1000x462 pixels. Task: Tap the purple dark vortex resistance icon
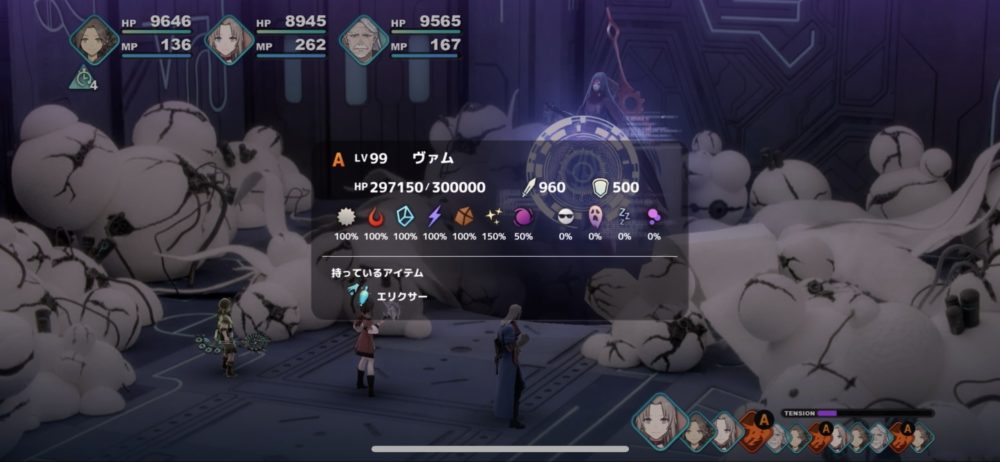click(x=523, y=216)
